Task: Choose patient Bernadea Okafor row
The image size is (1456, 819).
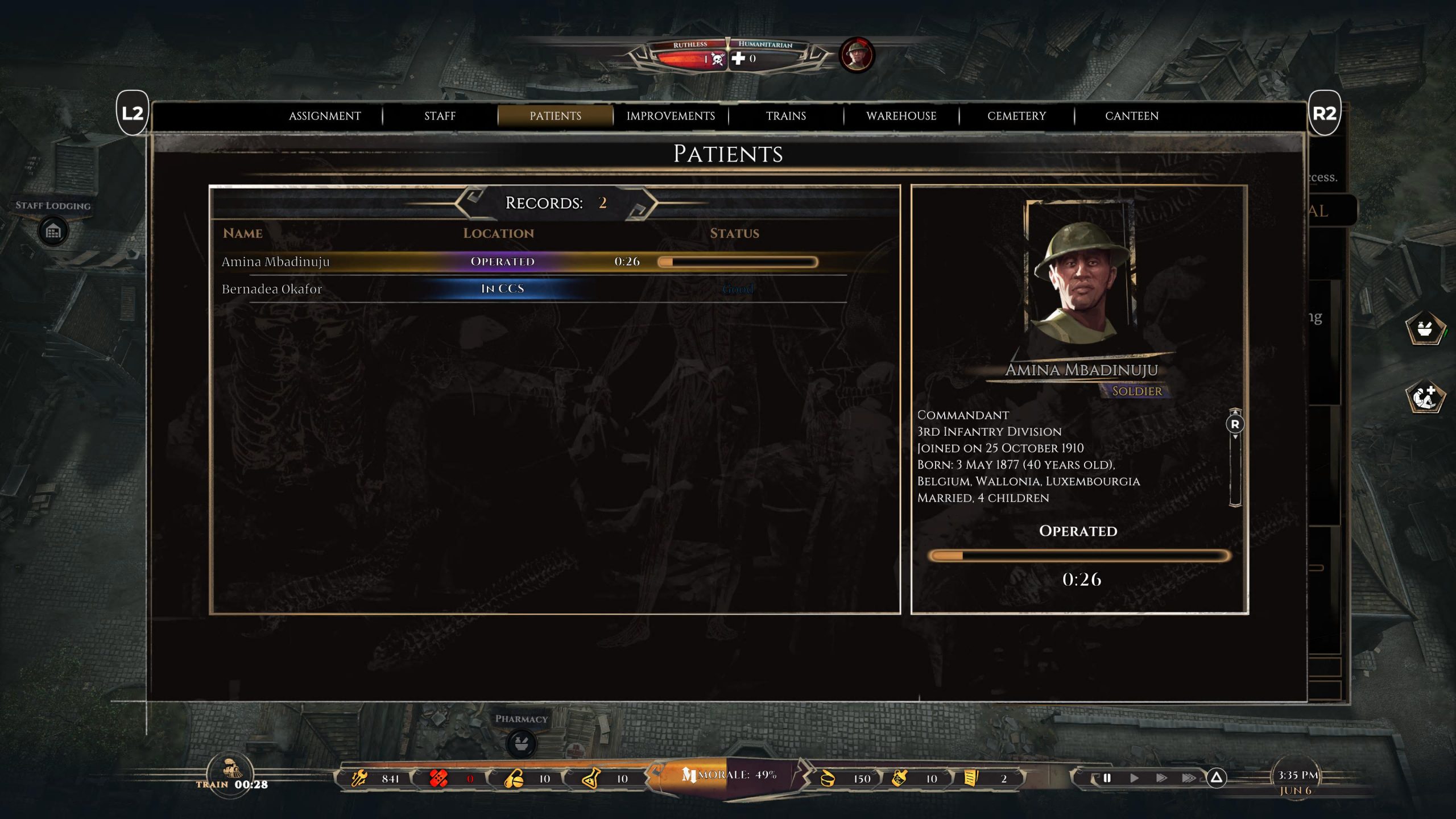Action: [x=272, y=289]
